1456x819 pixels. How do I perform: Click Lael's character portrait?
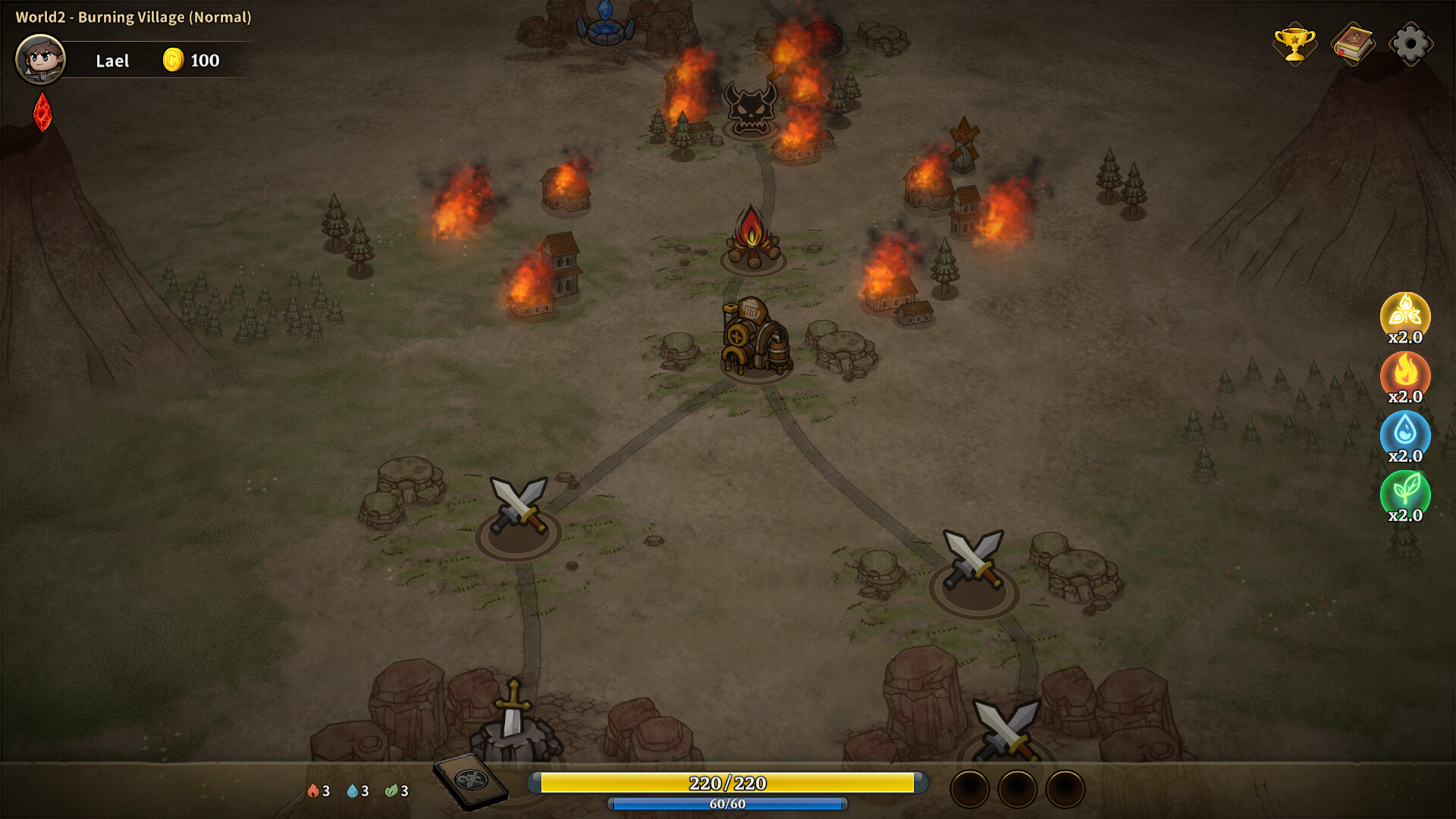(x=41, y=59)
